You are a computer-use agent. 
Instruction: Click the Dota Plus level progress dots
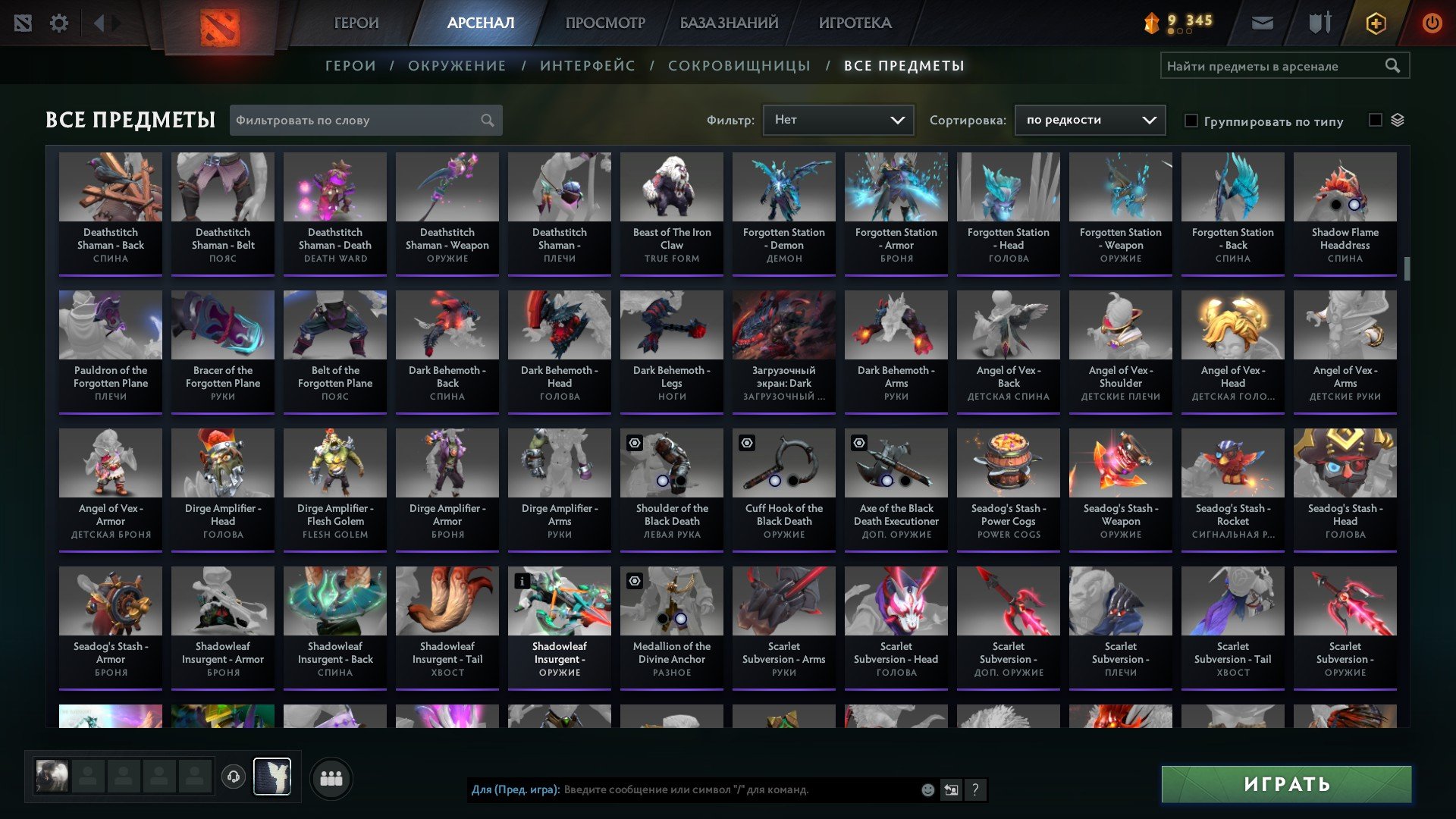tap(1181, 33)
